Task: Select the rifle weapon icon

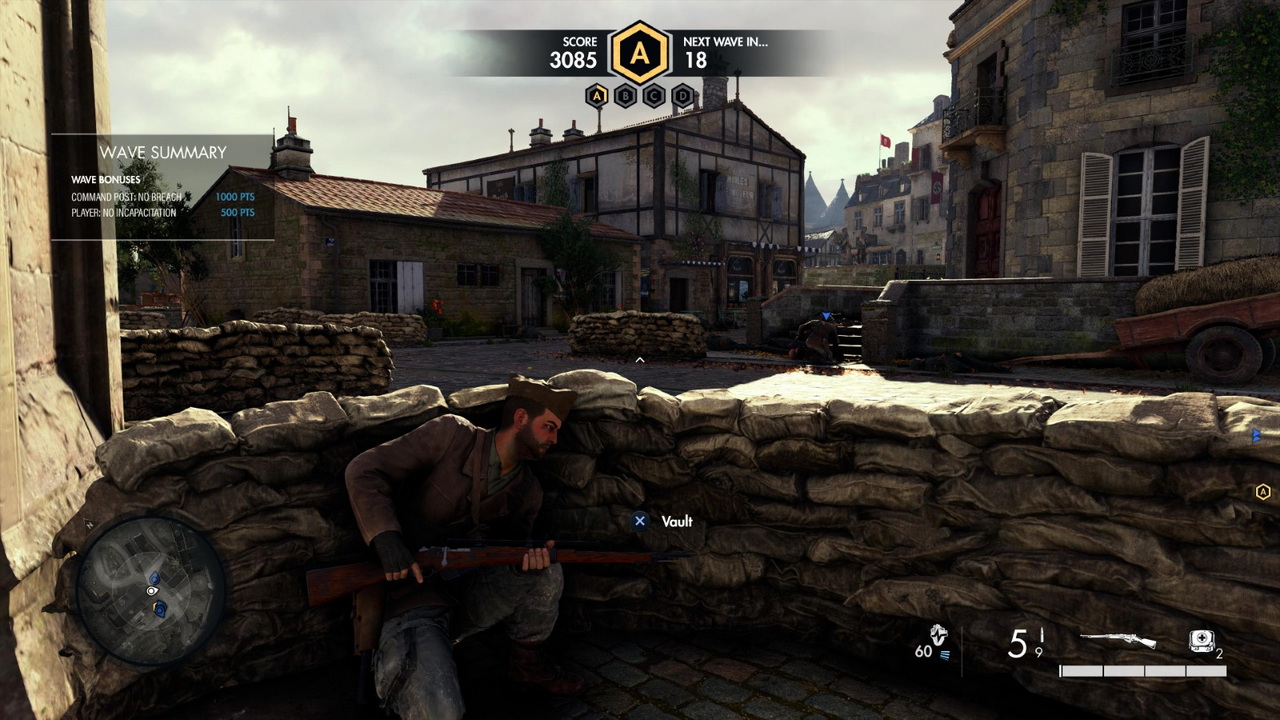Action: coord(1118,641)
